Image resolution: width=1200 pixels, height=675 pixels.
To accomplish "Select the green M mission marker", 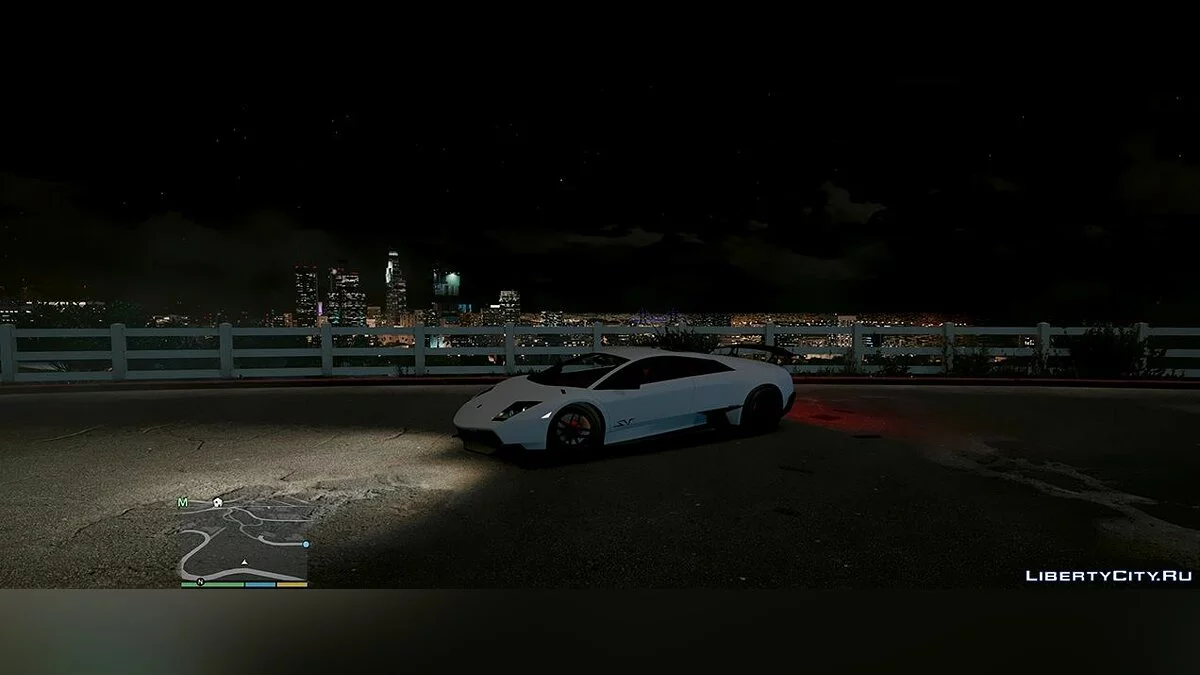I will pos(182,502).
